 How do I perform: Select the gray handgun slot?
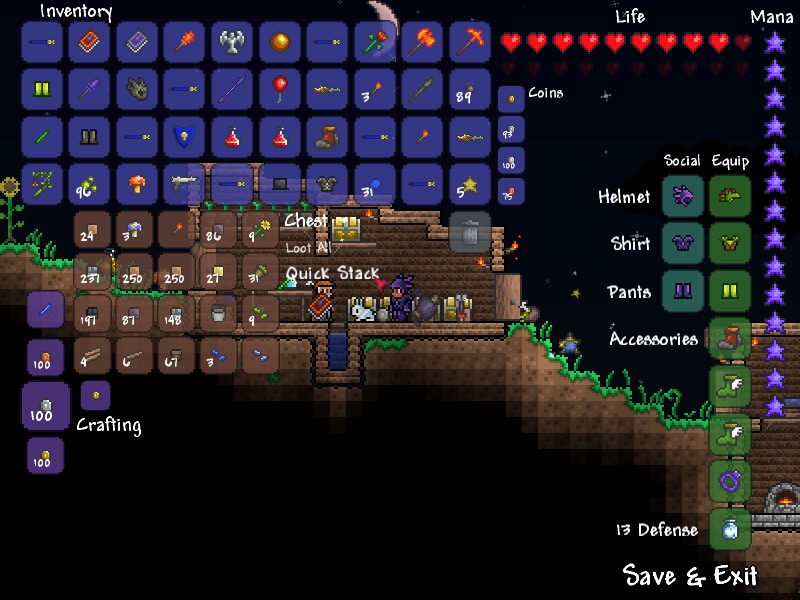tap(184, 184)
